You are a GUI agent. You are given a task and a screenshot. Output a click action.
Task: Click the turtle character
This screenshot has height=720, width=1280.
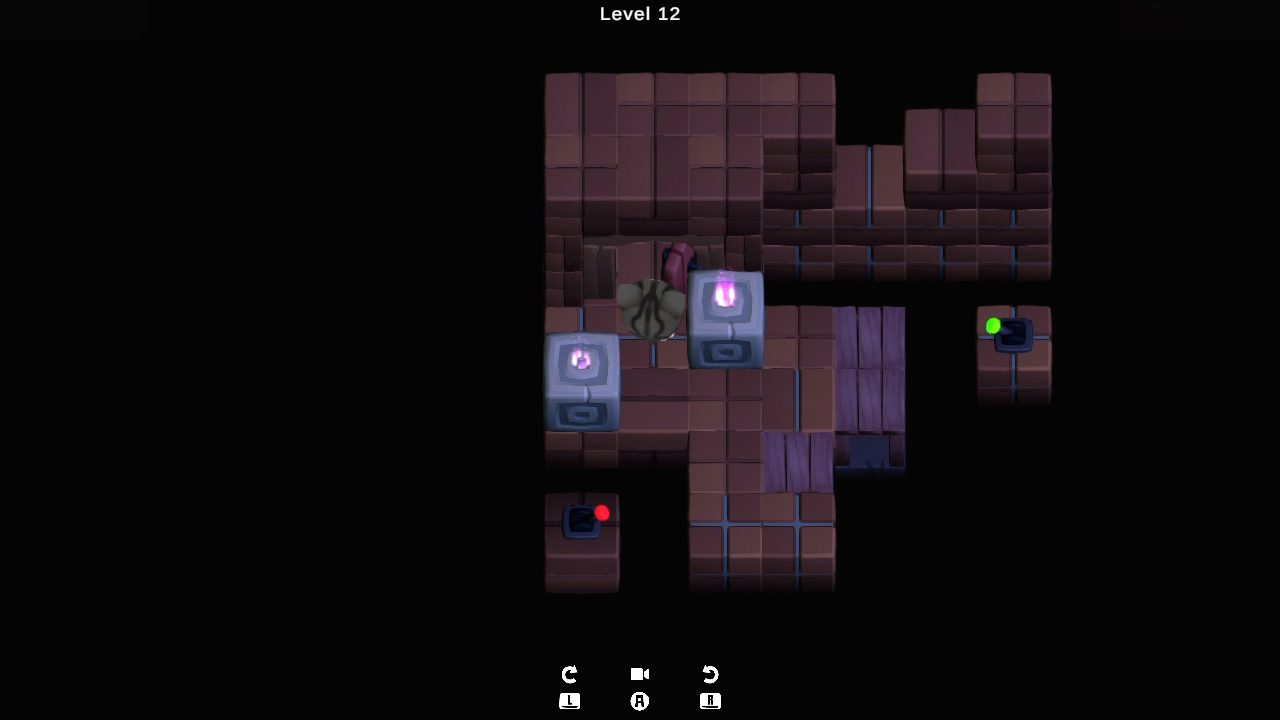pos(652,310)
